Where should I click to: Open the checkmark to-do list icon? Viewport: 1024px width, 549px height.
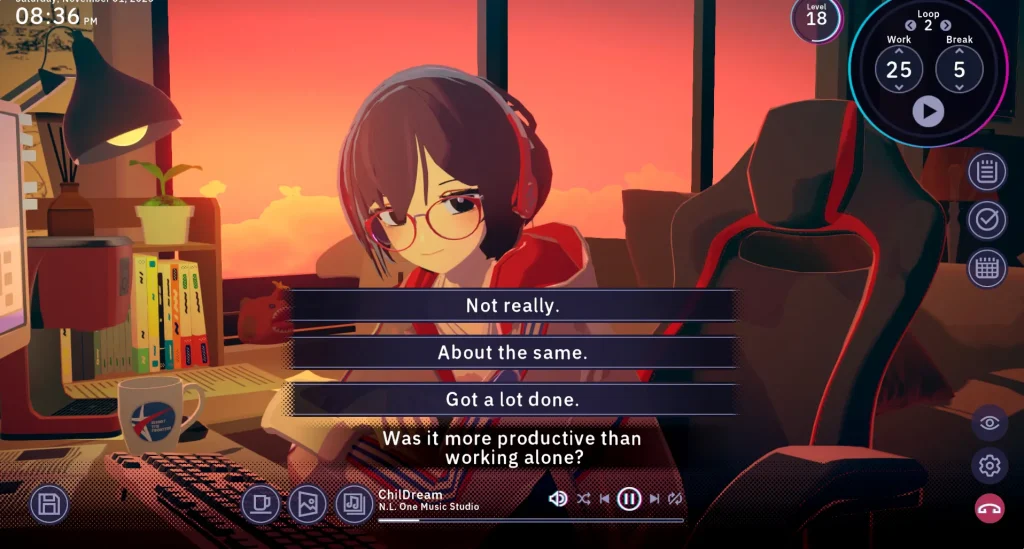point(987,220)
